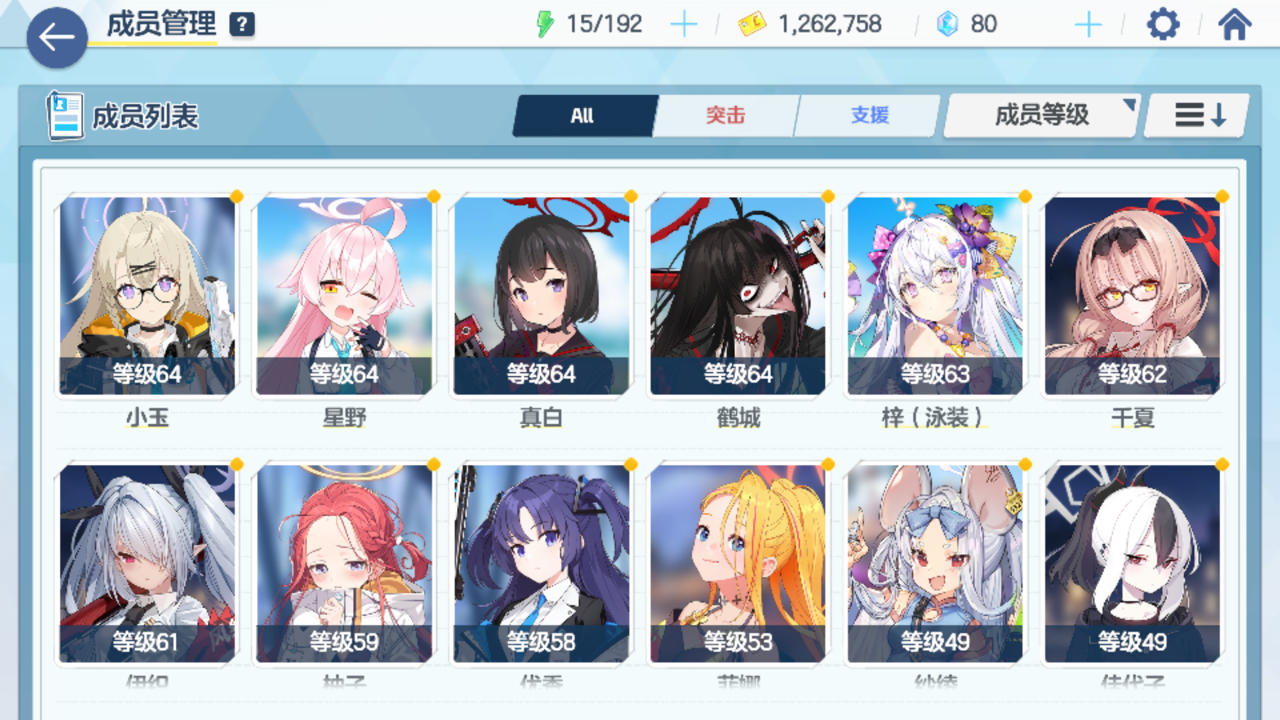This screenshot has width=1280, height=720.
Task: Switch to the 突击 tab
Action: pyautogui.click(x=725, y=115)
